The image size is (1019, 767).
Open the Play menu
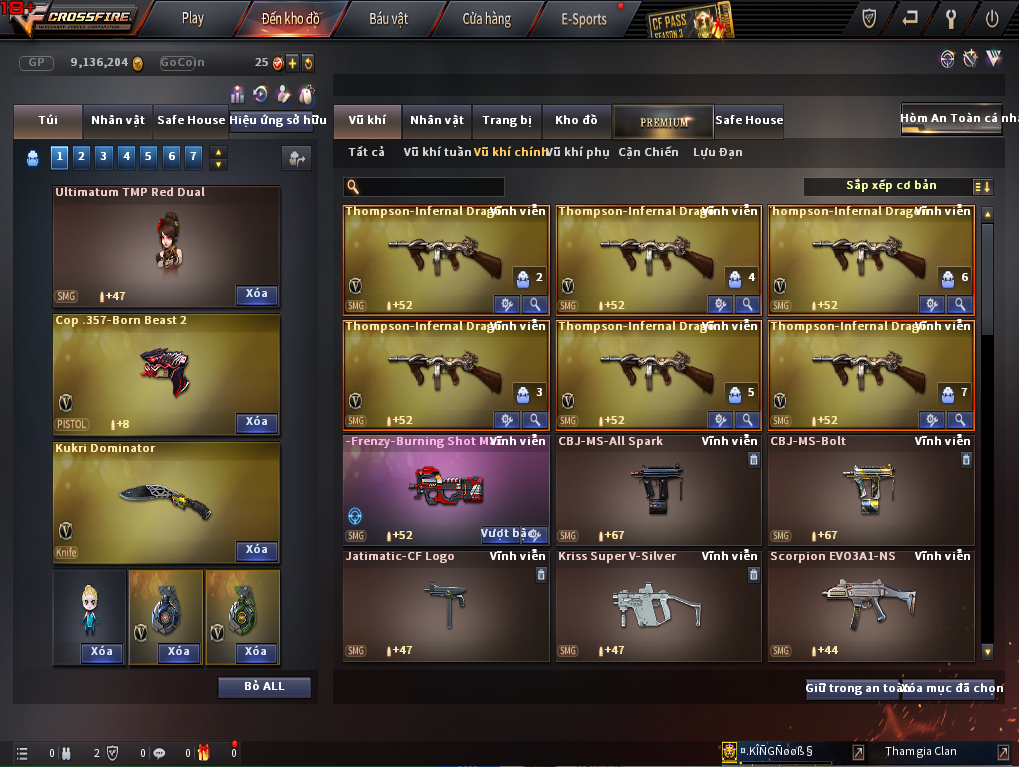pyautogui.click(x=193, y=18)
